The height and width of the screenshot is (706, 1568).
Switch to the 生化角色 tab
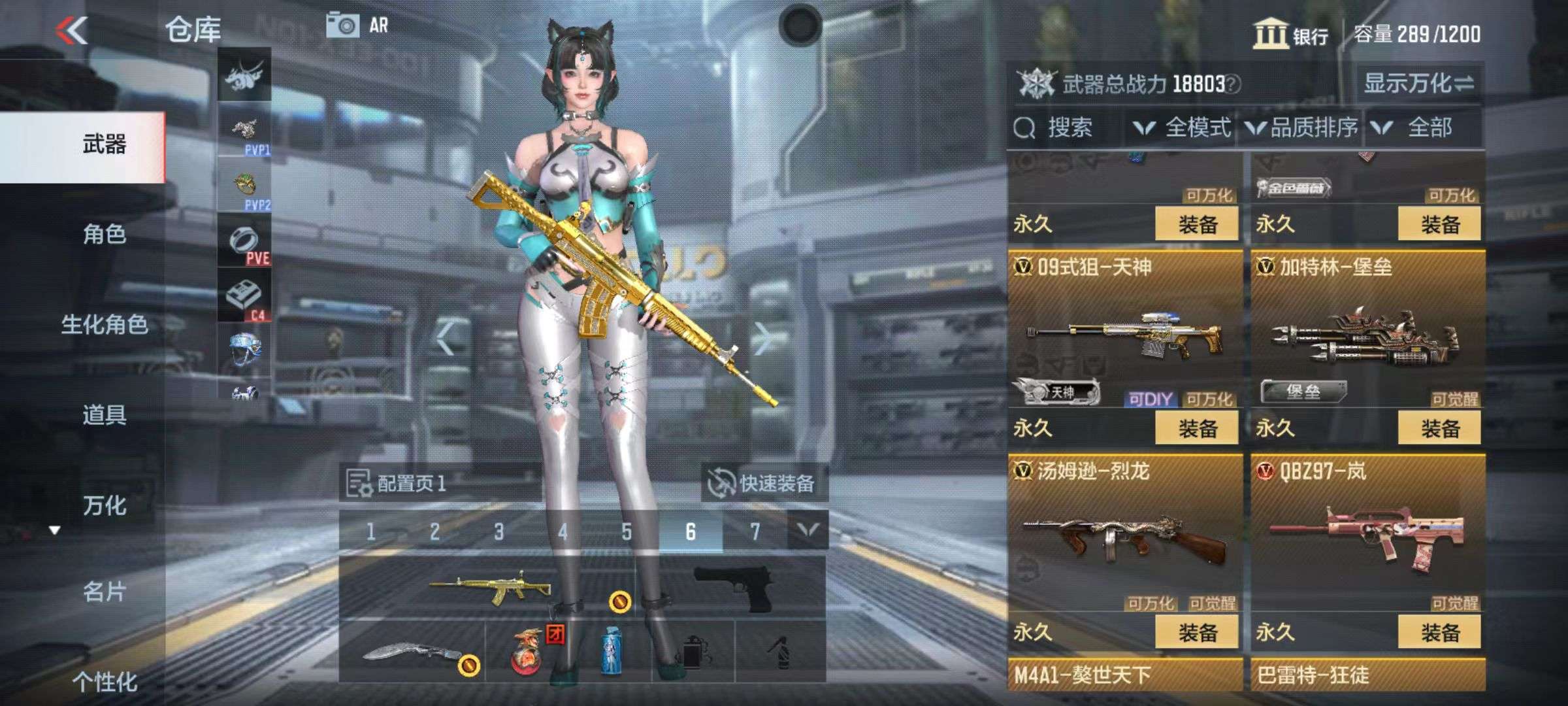click(x=105, y=324)
